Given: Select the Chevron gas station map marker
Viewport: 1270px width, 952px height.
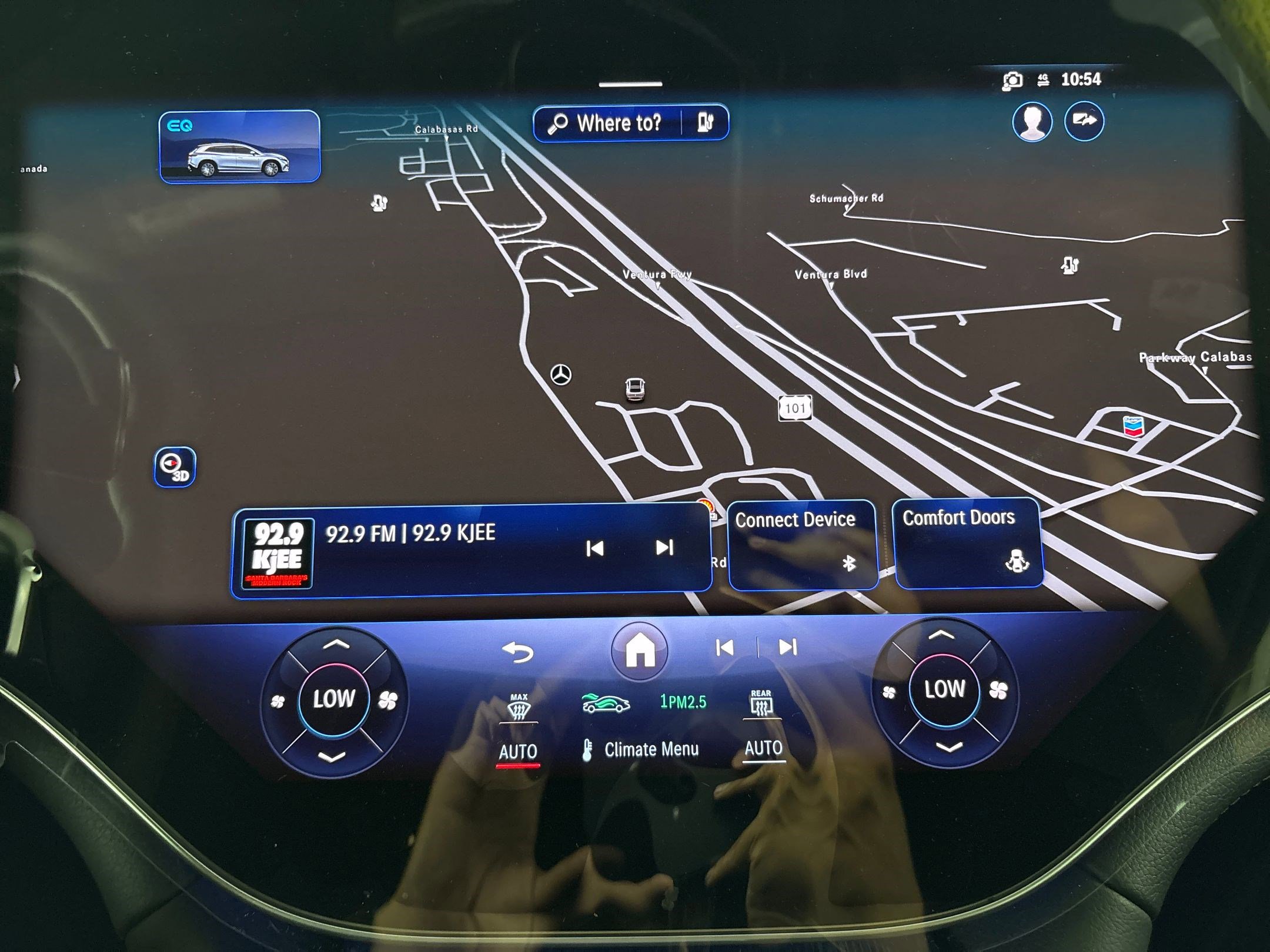Looking at the screenshot, I should (x=1133, y=426).
